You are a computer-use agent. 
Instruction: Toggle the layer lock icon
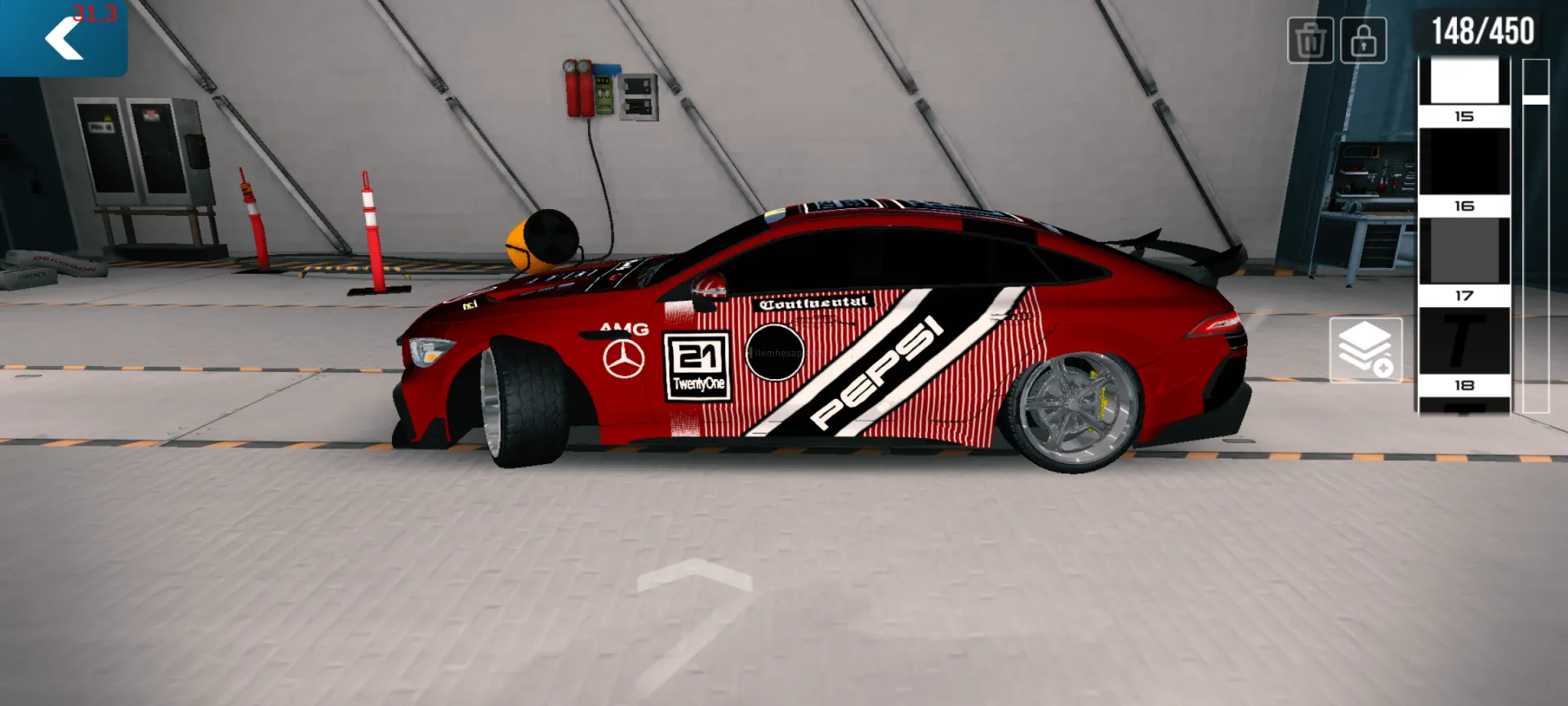coord(1363,40)
